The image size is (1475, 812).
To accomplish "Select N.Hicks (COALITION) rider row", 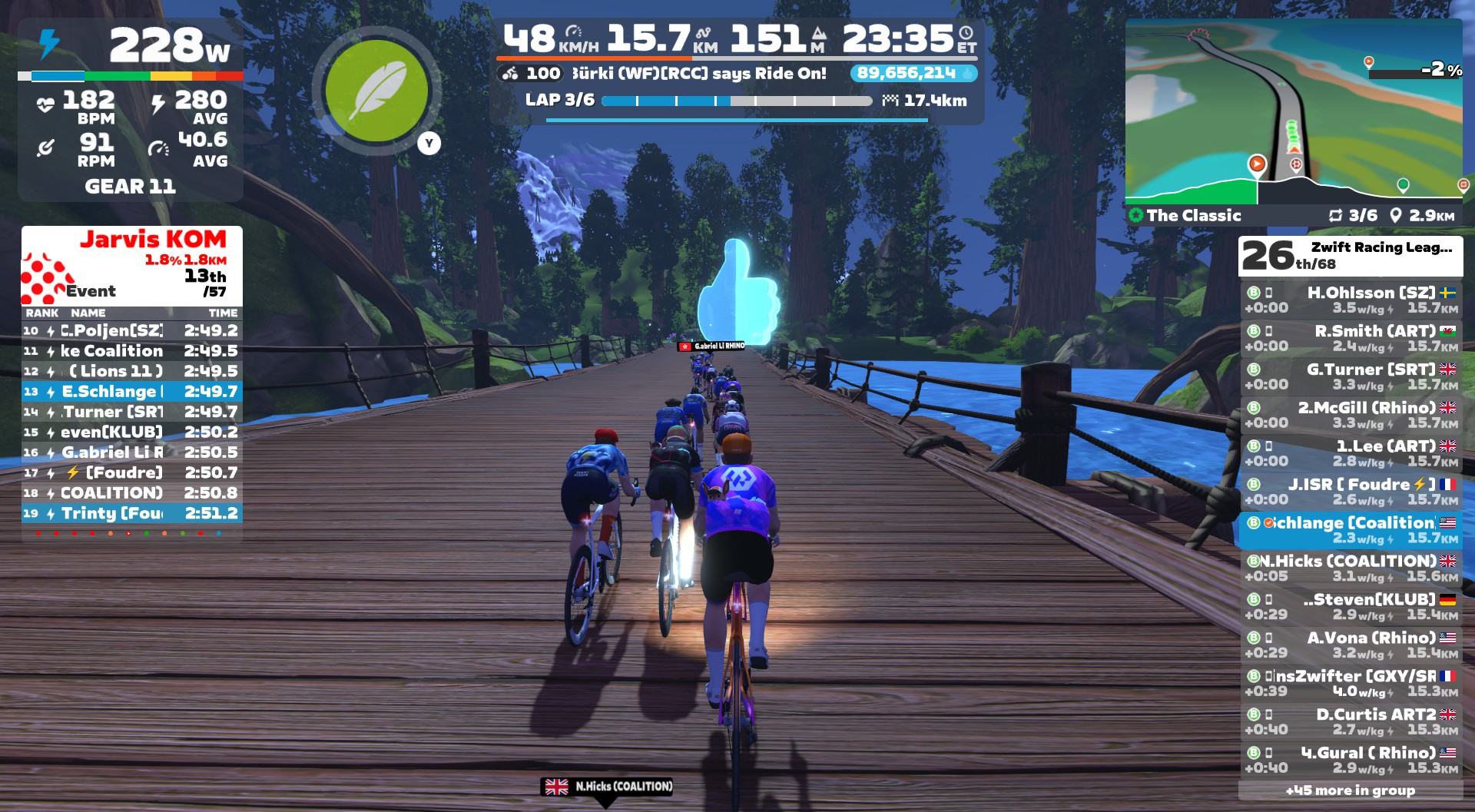I will click(x=1351, y=568).
